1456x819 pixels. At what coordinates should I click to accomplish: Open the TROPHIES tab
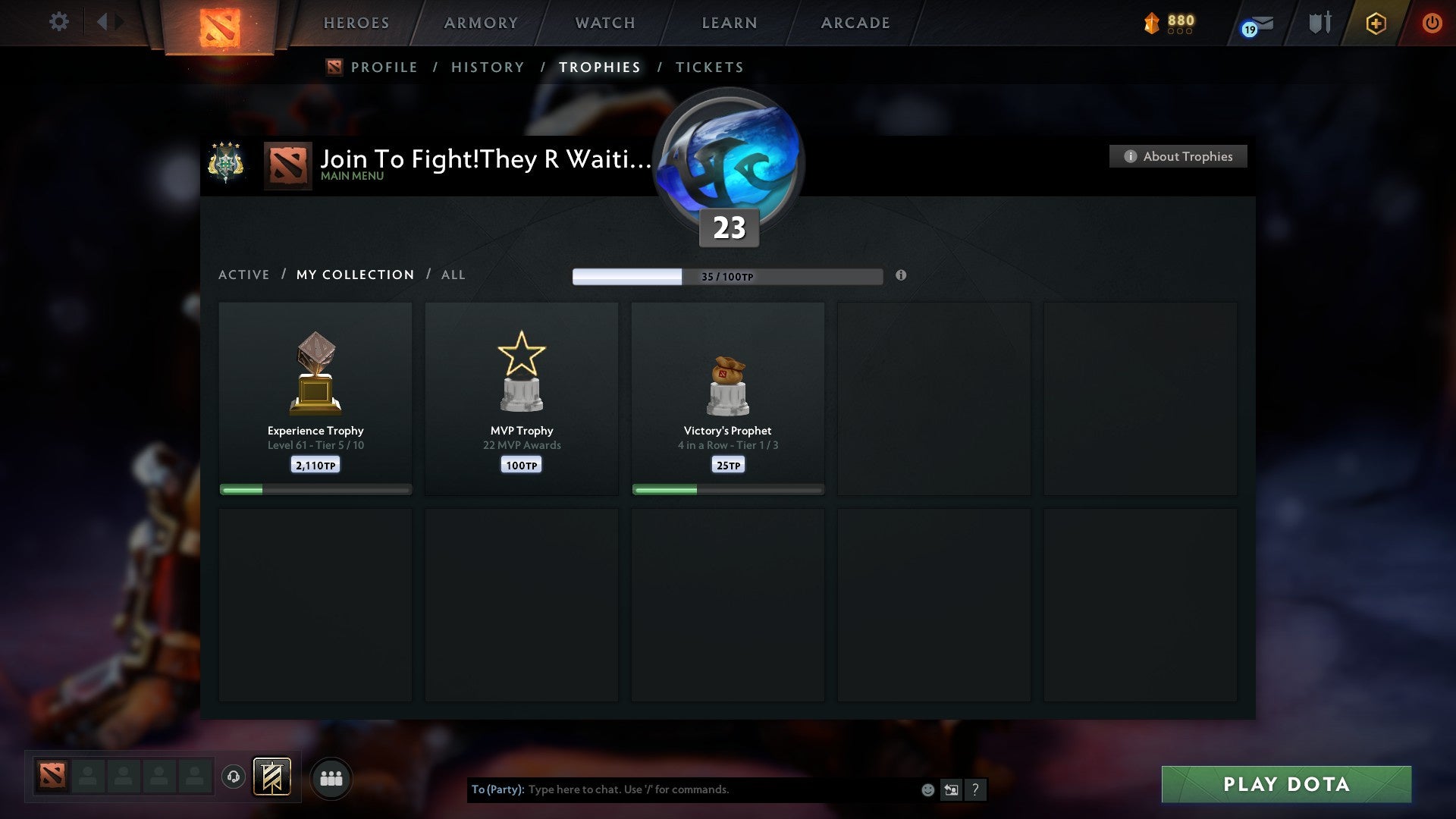(599, 67)
